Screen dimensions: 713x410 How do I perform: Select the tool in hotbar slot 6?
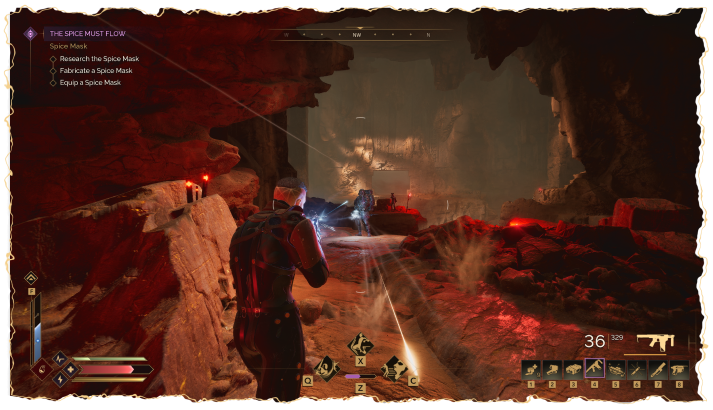636,369
